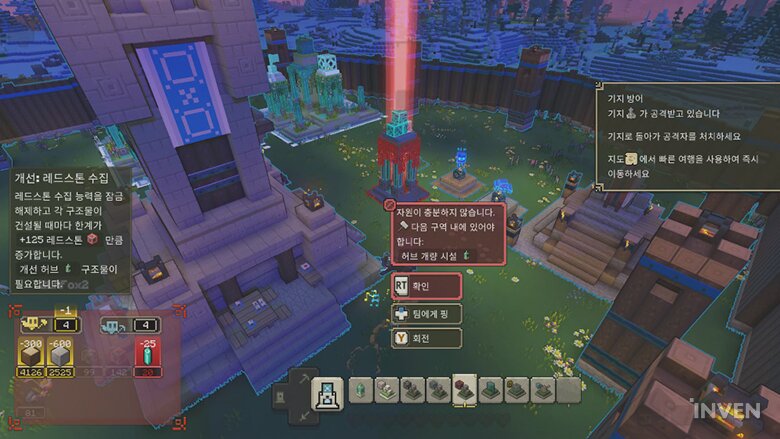Open the 기지 방어 base defense objective panel
Viewport: 780px width, 439px height.
click(x=686, y=133)
